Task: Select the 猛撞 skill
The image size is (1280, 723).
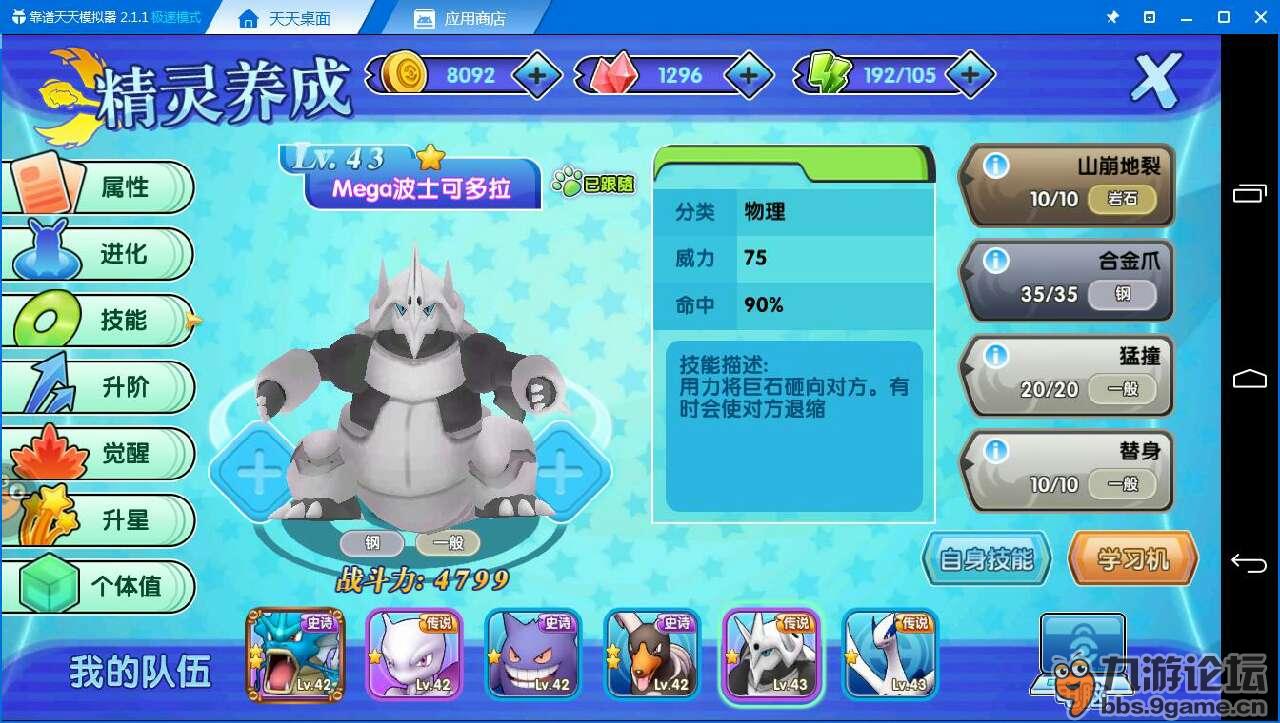Action: click(1068, 373)
